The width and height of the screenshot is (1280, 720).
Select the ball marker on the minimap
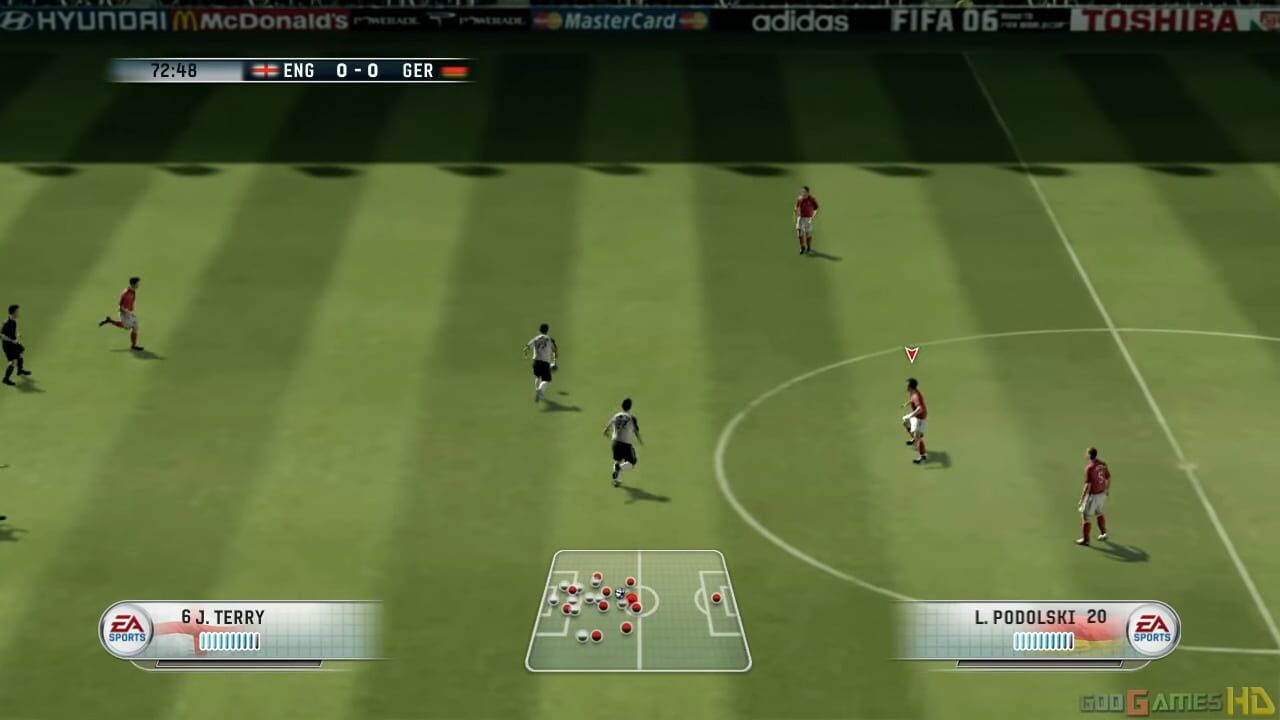(x=619, y=593)
